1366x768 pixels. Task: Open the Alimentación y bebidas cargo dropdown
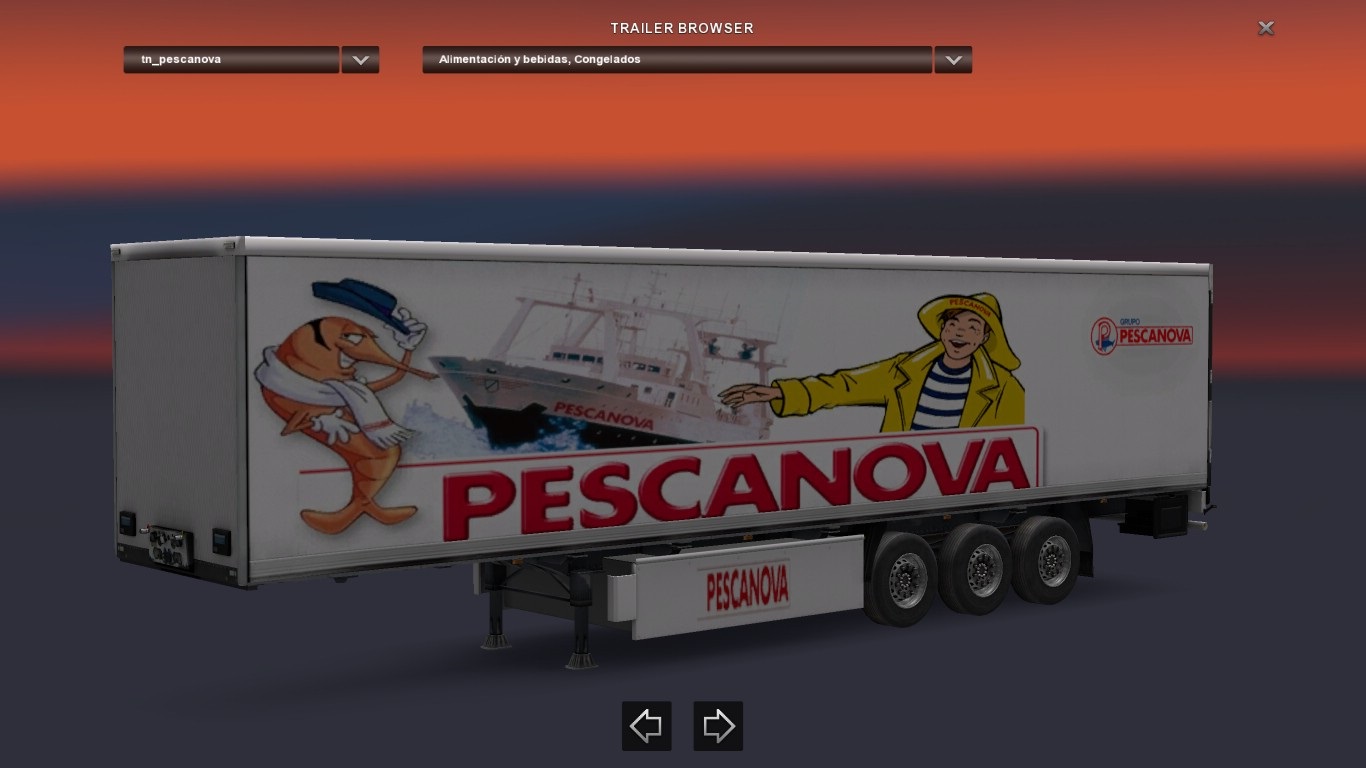pyautogui.click(x=677, y=60)
